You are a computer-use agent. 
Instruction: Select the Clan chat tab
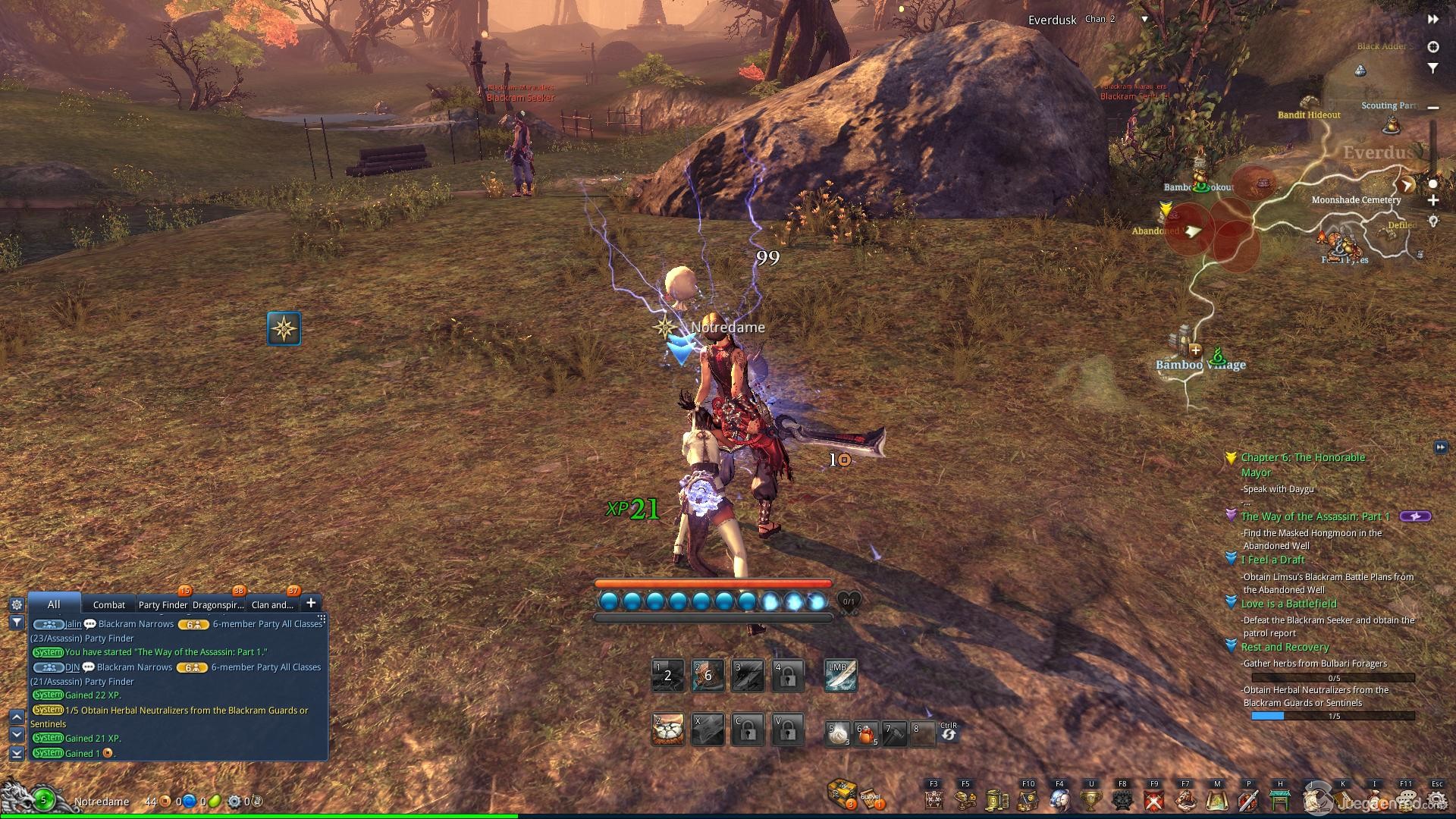click(x=271, y=604)
